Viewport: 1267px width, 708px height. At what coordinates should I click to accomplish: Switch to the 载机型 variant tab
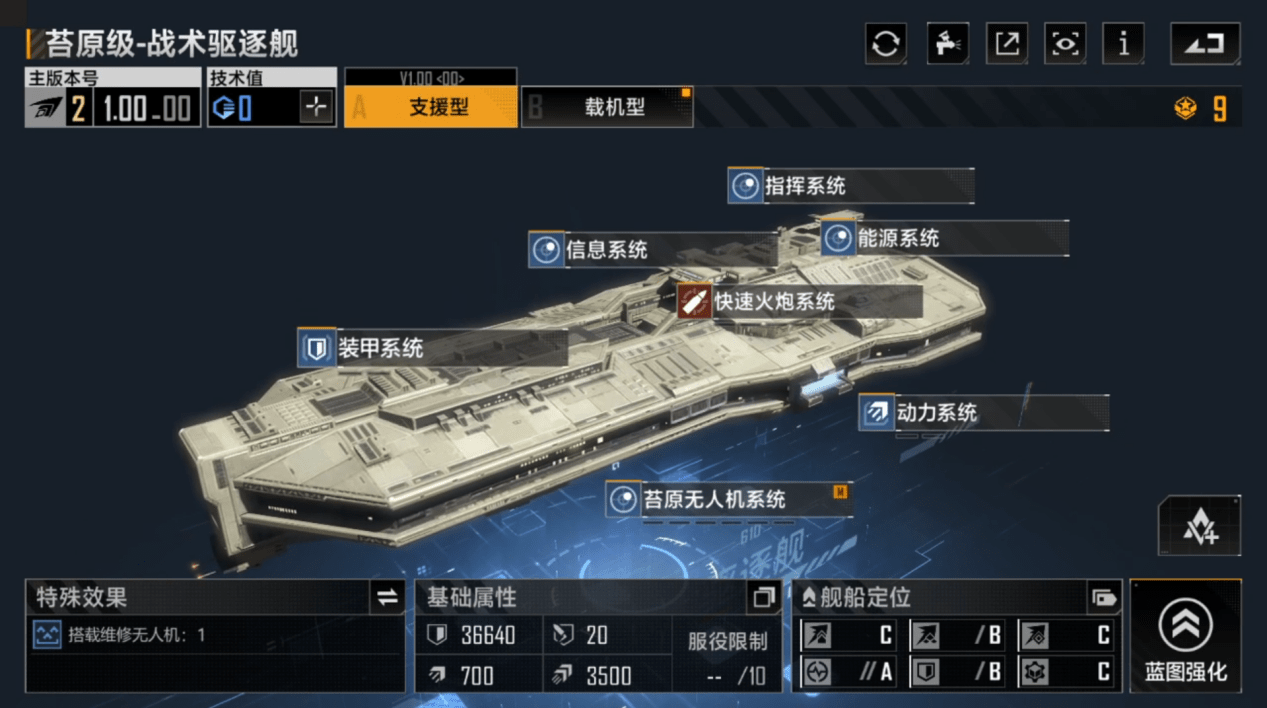pyautogui.click(x=607, y=107)
